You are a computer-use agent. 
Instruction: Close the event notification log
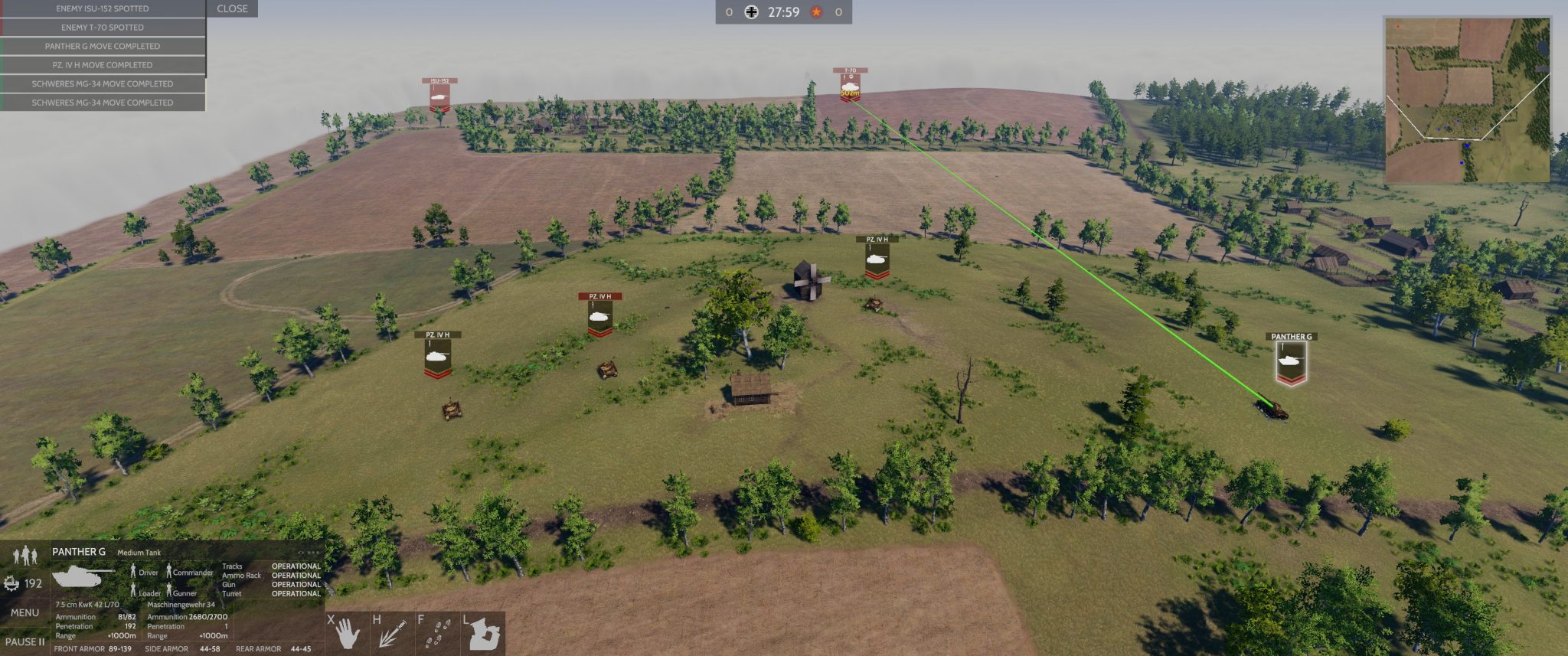pyautogui.click(x=232, y=8)
